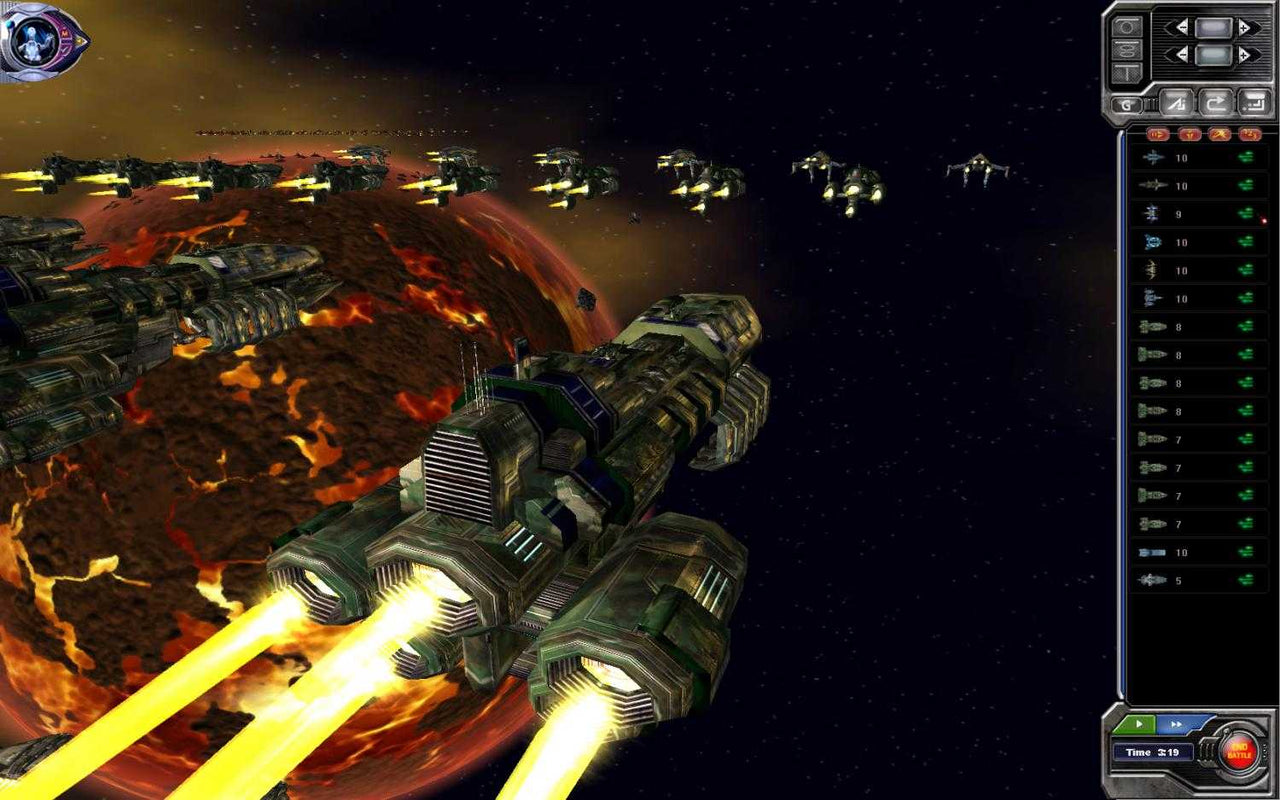Switch to the red fast-forward filter tab
This screenshot has height=800, width=1280.
(x=1158, y=134)
